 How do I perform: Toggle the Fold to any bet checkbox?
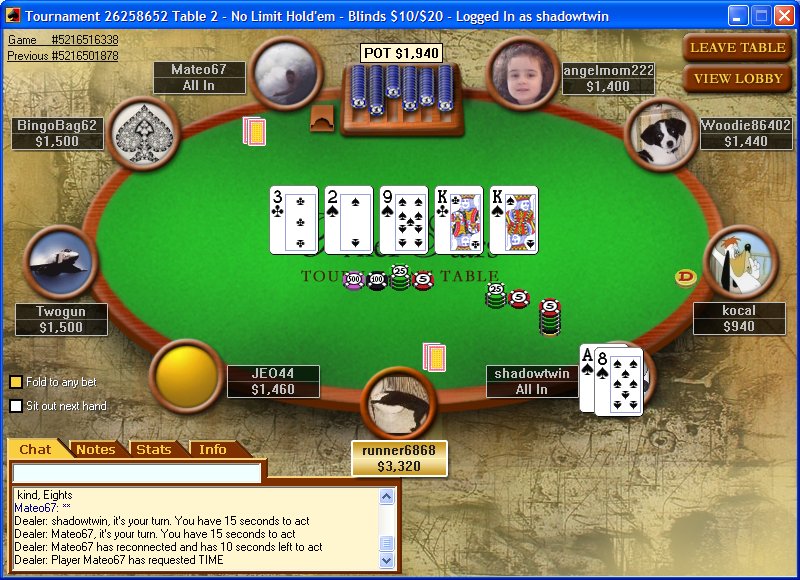16,382
